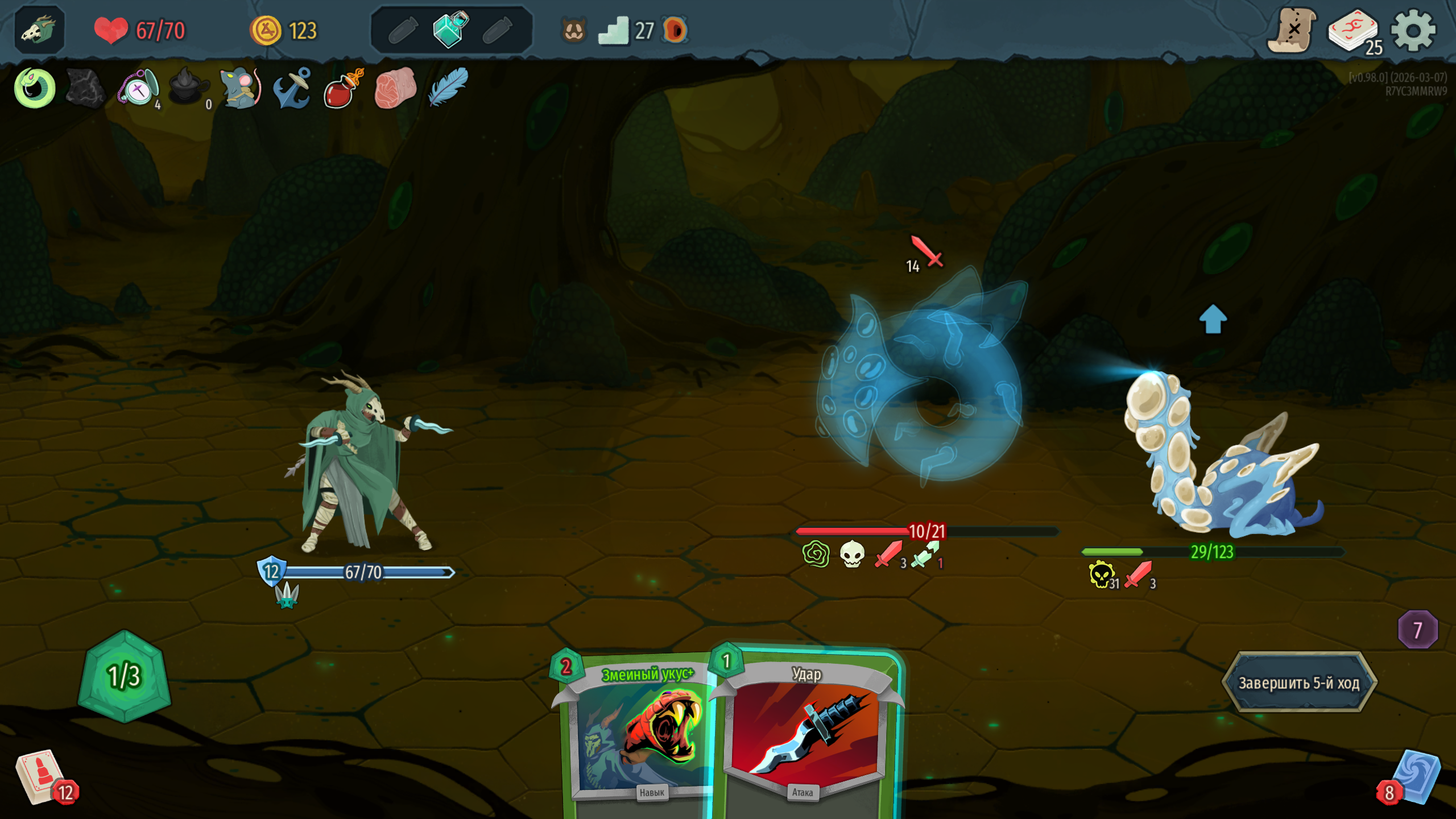Use the teal potion in the potion bar
This screenshot has height=819, width=1456.
[x=450, y=29]
